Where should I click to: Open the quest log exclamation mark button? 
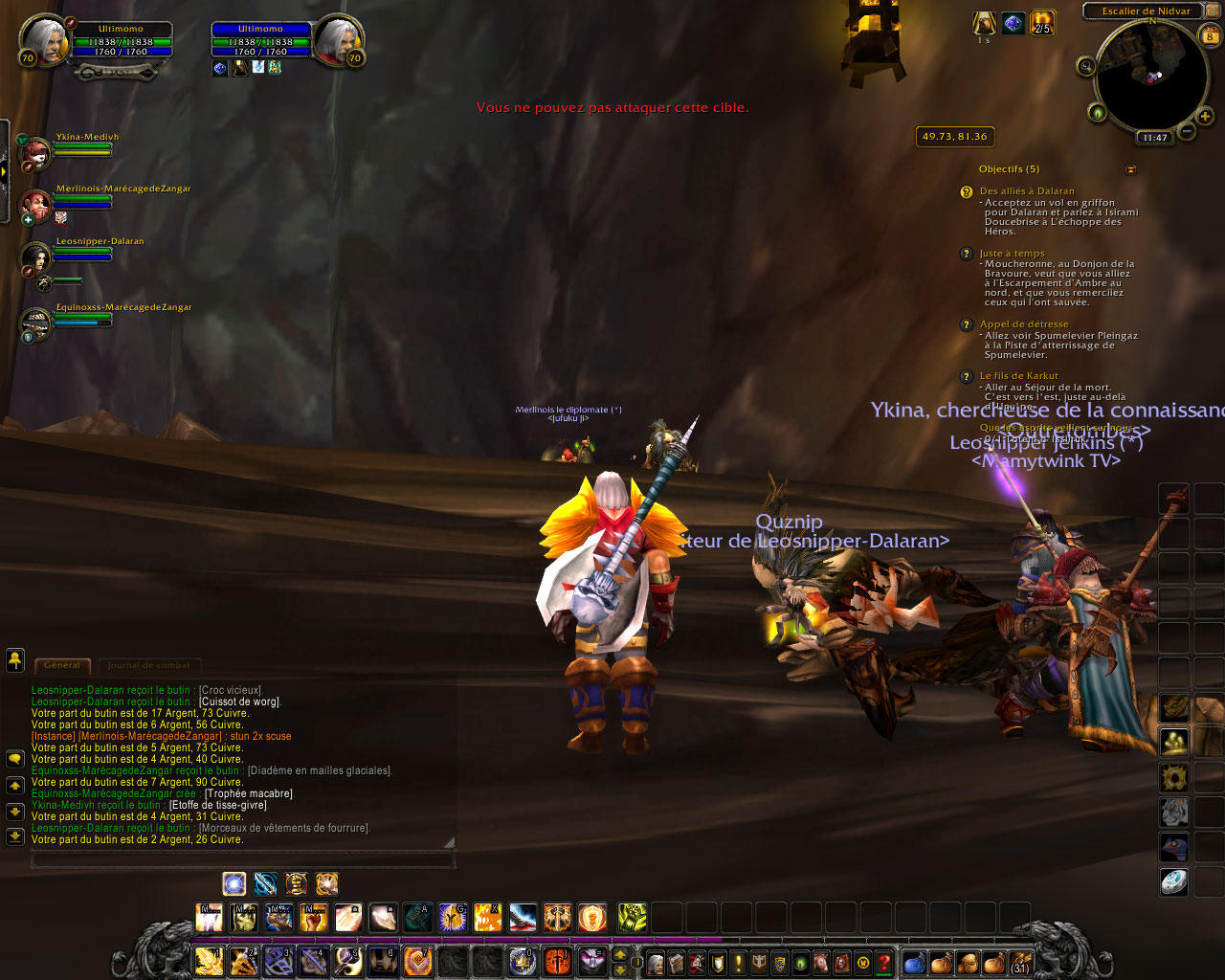click(x=738, y=962)
